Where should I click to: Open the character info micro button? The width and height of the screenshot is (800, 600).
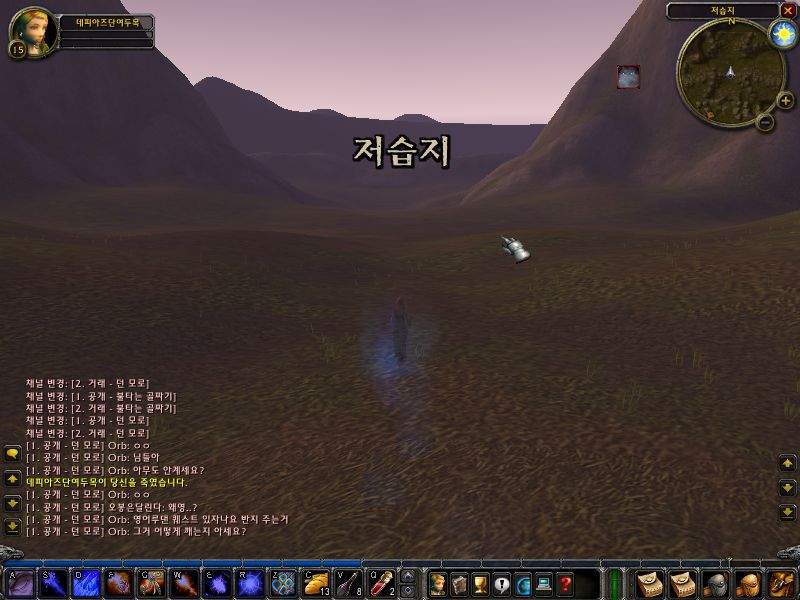(x=437, y=583)
